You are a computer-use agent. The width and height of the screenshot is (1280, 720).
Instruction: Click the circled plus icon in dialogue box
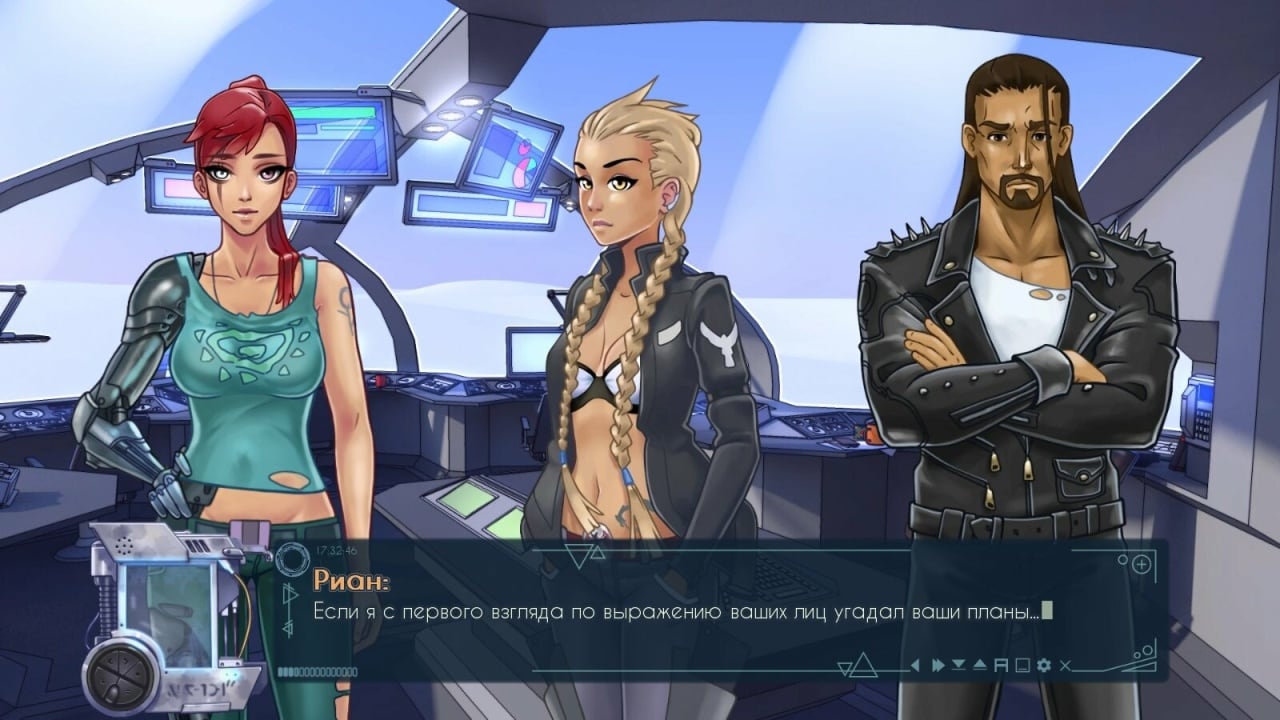tap(1143, 565)
